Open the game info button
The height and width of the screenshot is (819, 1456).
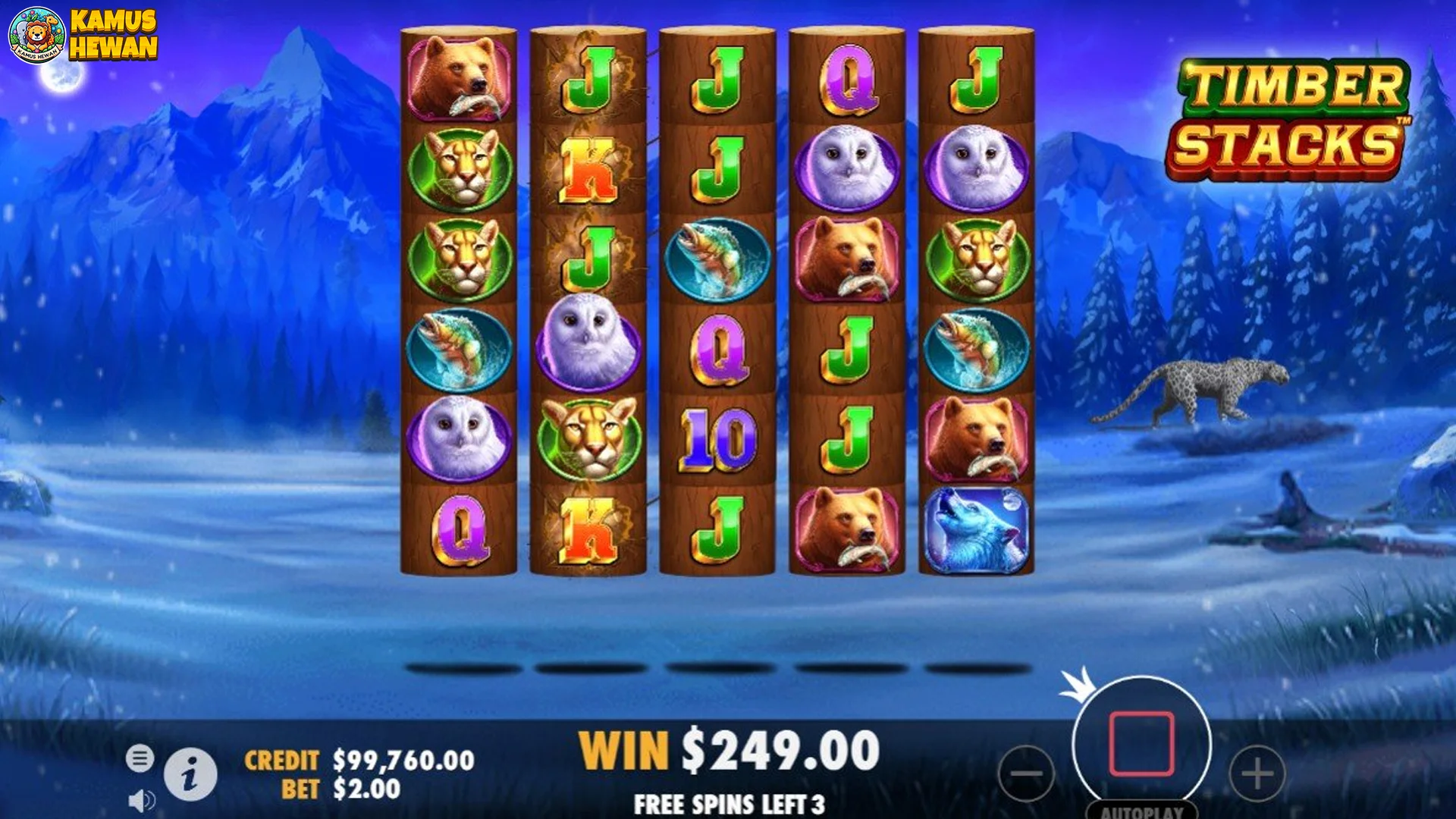click(190, 775)
